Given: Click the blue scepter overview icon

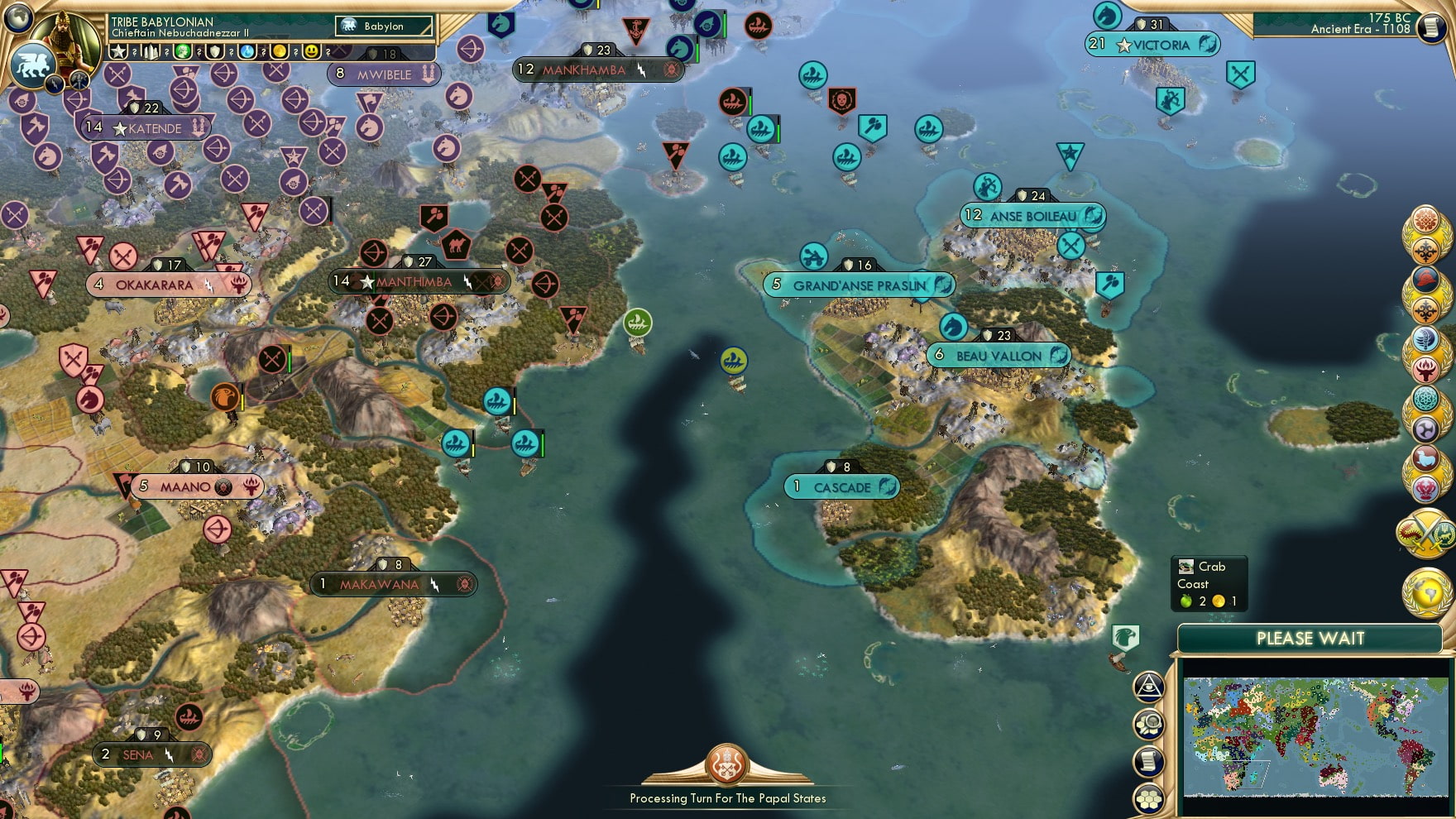Looking at the screenshot, I should [1427, 340].
